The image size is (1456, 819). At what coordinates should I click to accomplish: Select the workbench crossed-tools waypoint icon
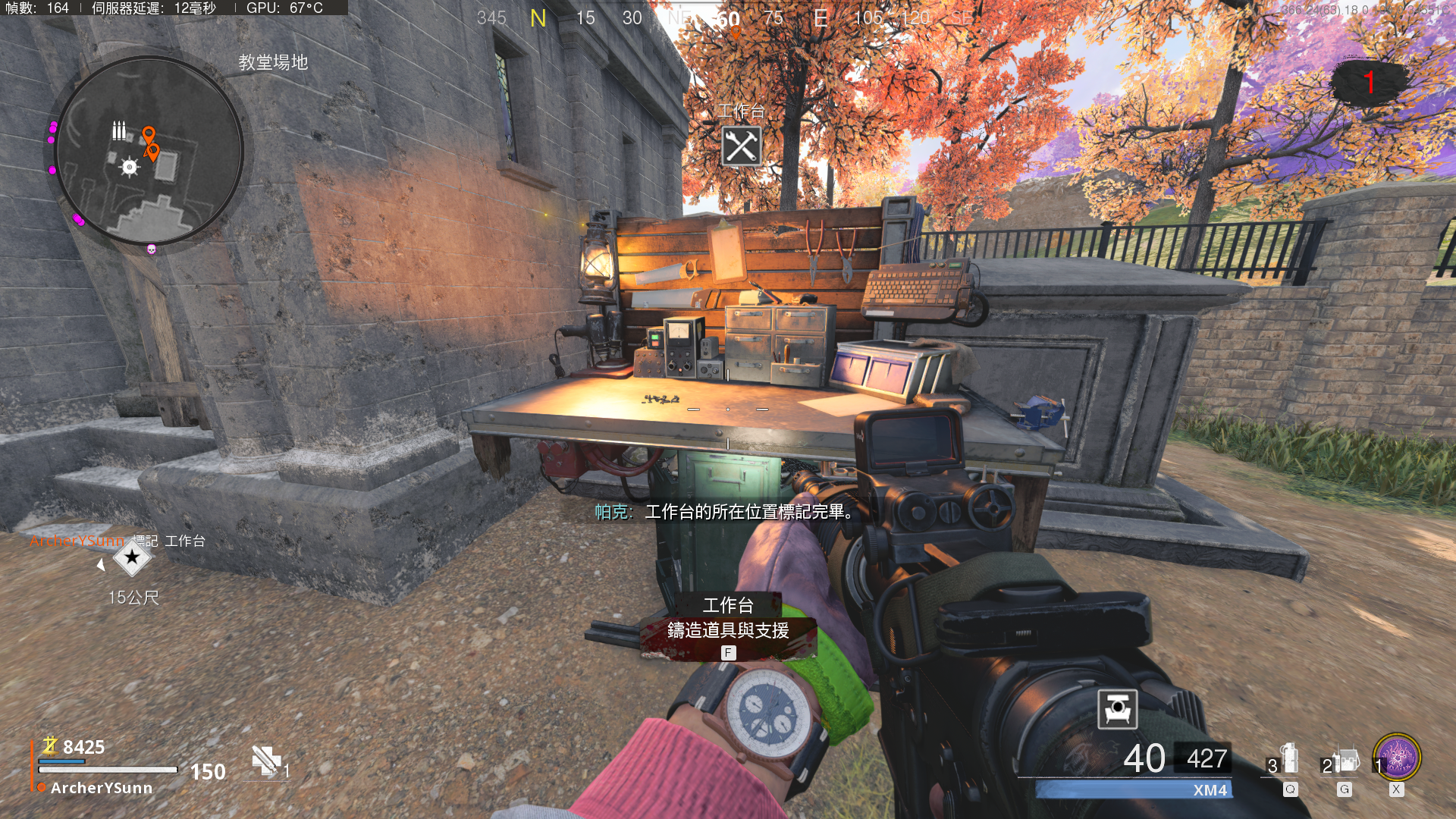click(x=741, y=146)
